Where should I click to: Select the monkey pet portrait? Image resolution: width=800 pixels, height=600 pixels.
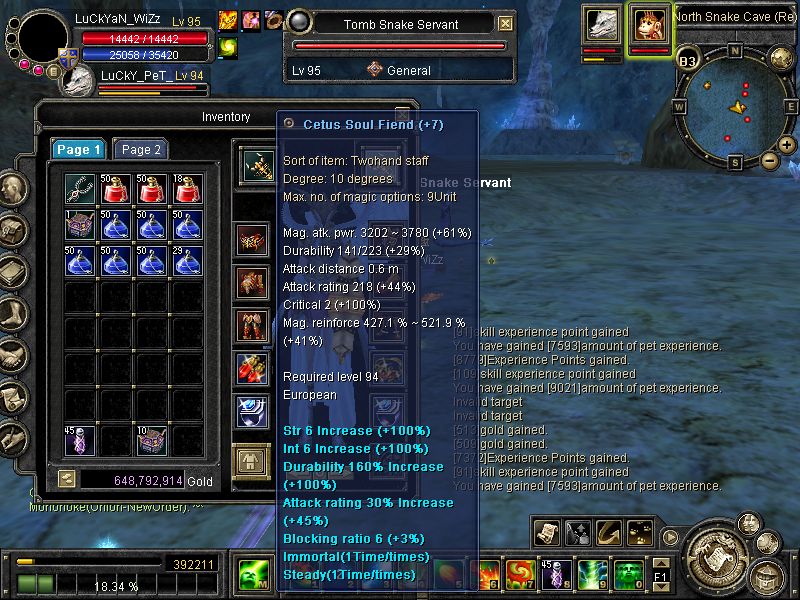click(649, 24)
